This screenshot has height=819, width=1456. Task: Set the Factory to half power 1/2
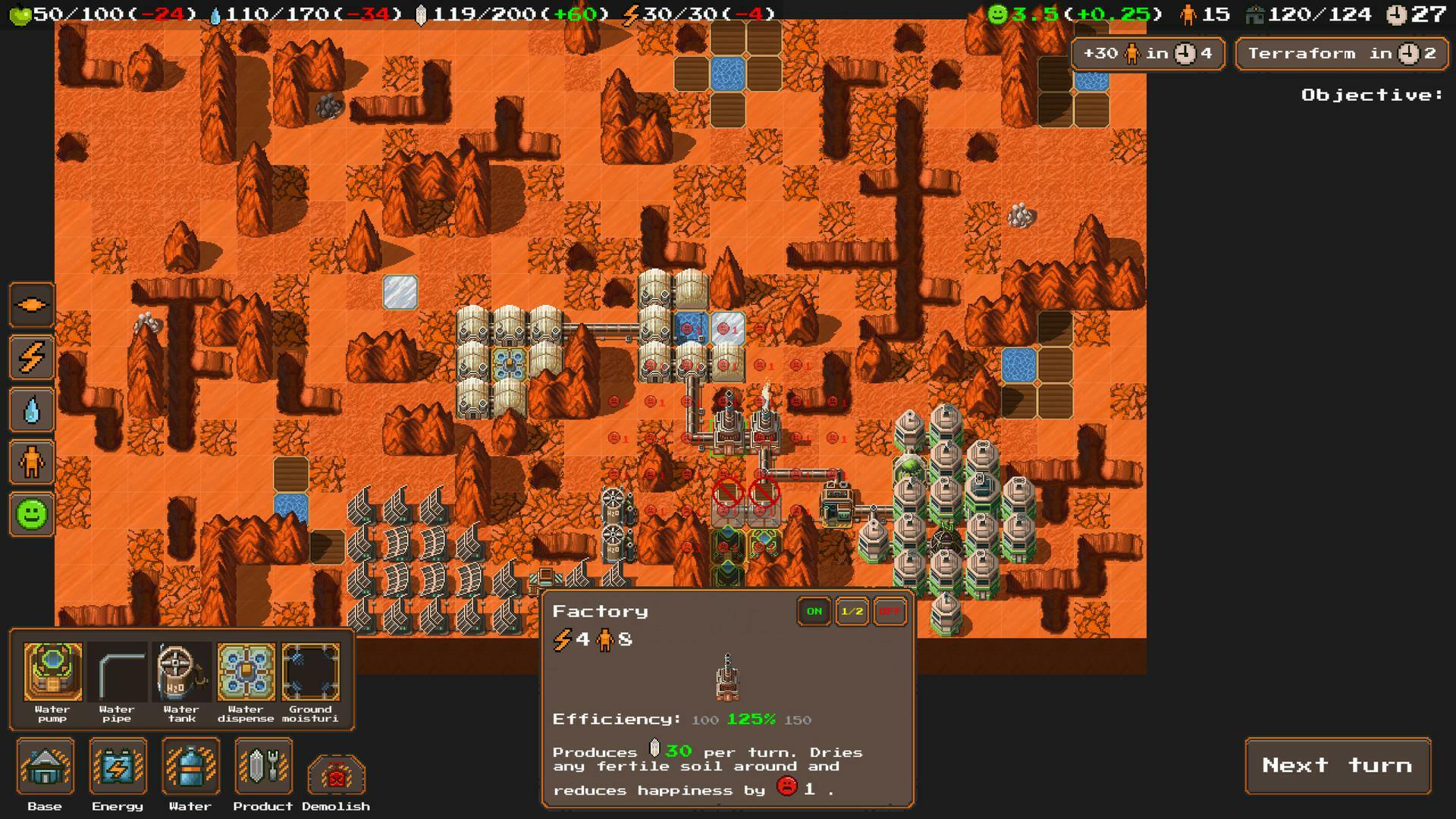pos(851,611)
